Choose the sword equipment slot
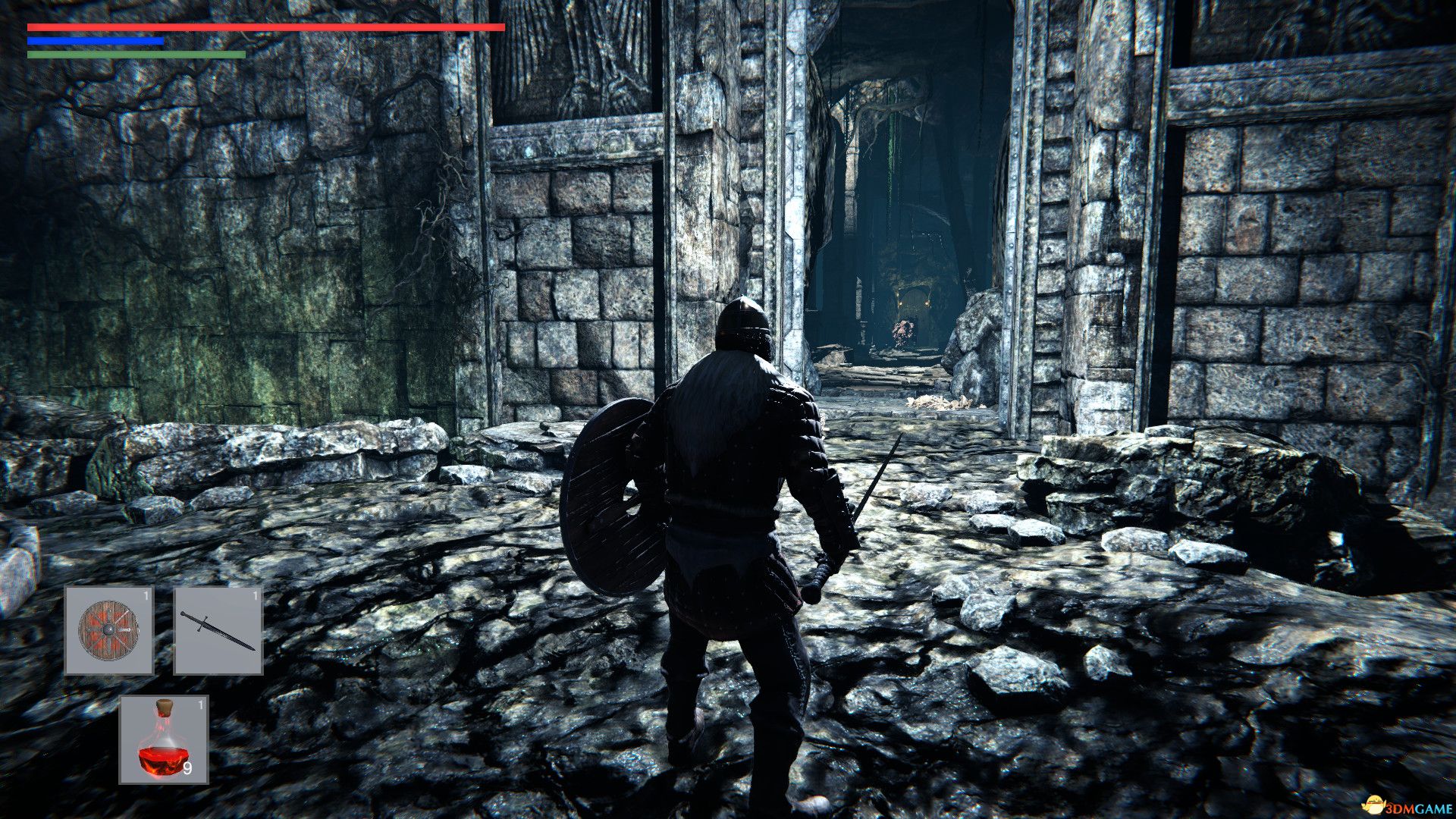The image size is (1456, 819). (218, 630)
